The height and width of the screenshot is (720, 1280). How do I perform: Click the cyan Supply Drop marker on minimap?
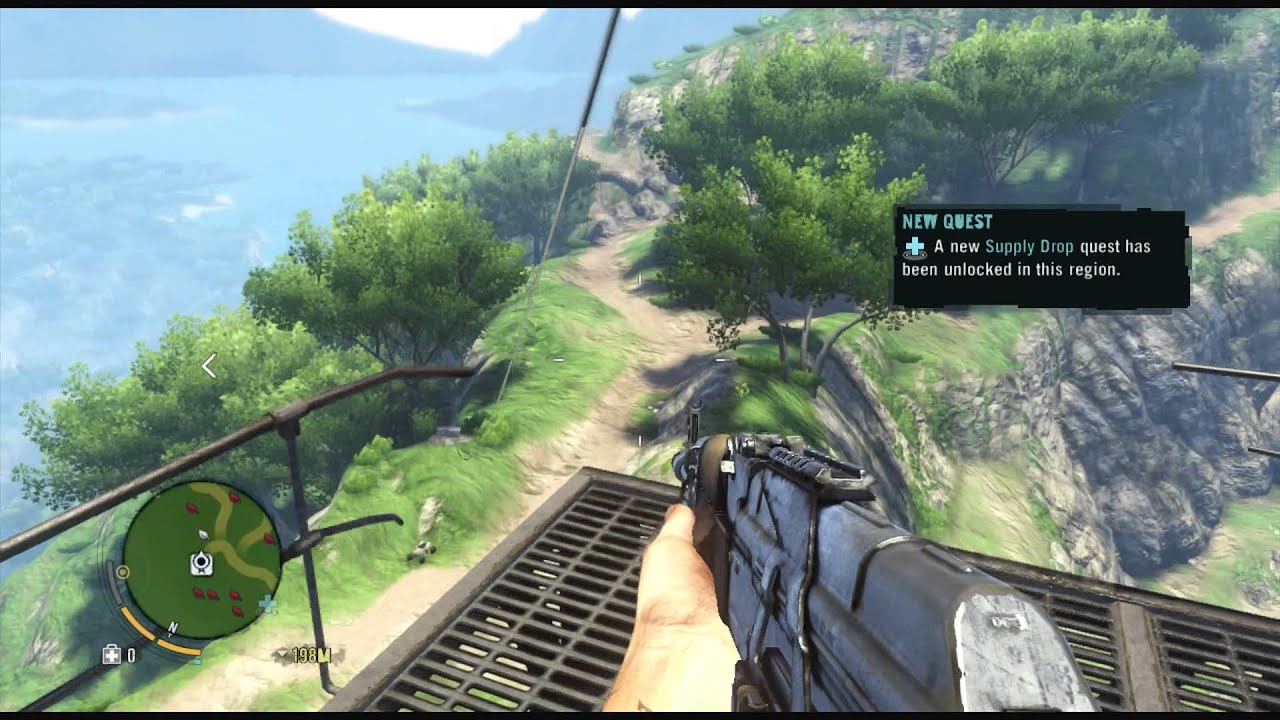[x=267, y=603]
